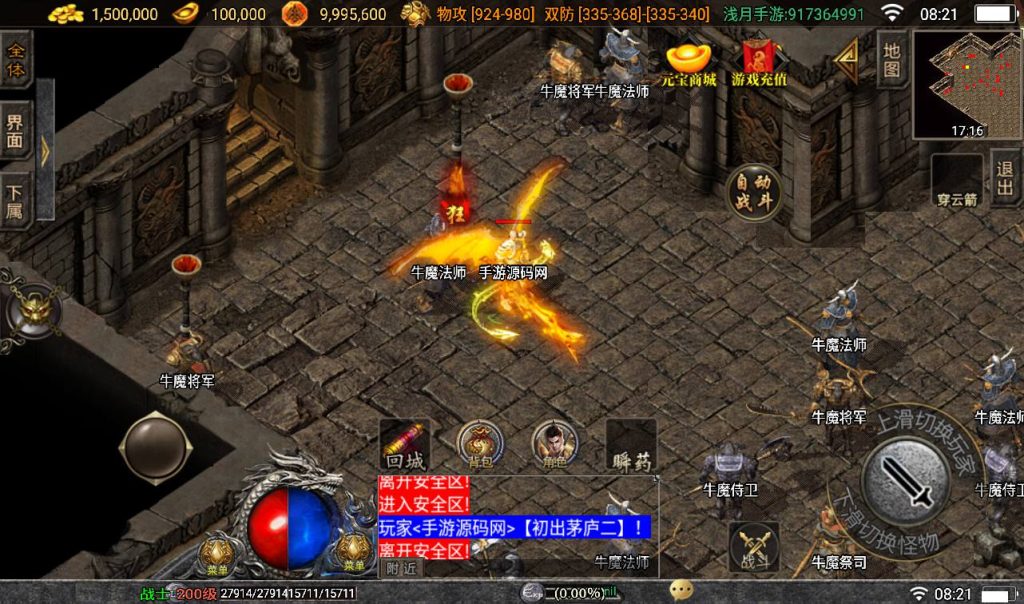This screenshot has width=1024, height=604.
Task: Switch to the 下属 tab
Action: coord(16,199)
